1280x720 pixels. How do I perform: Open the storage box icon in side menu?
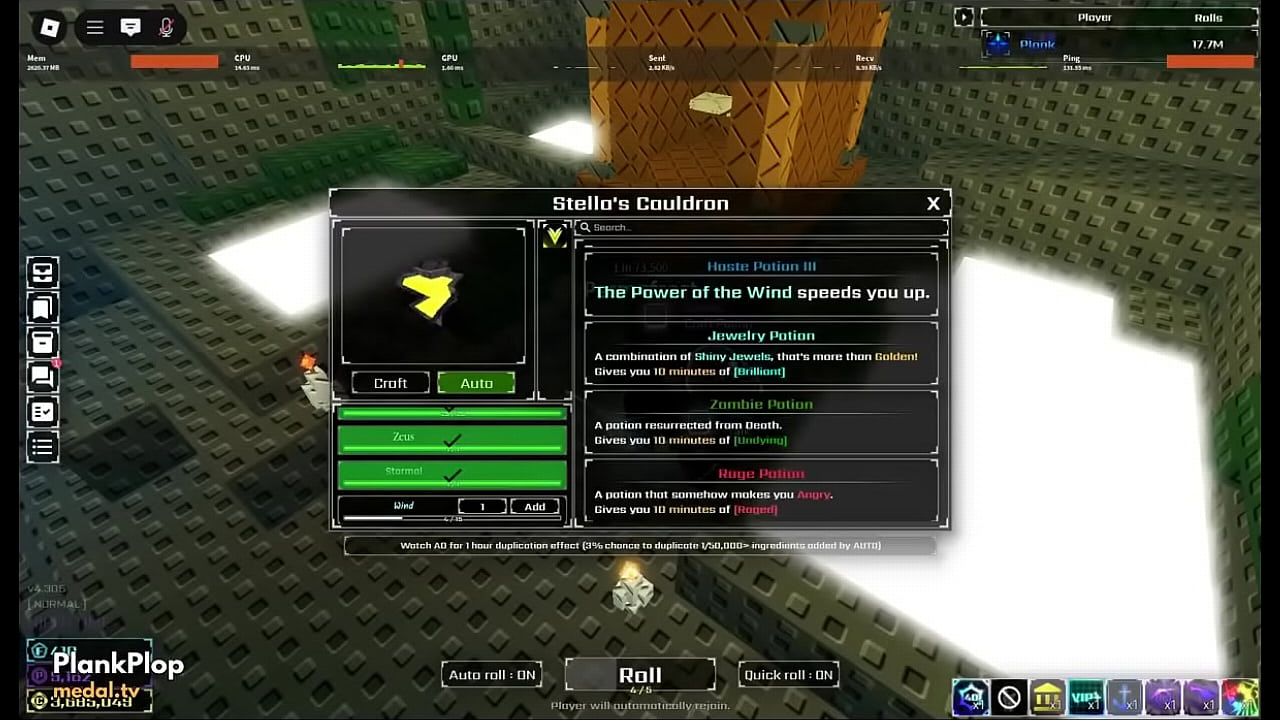[x=43, y=342]
